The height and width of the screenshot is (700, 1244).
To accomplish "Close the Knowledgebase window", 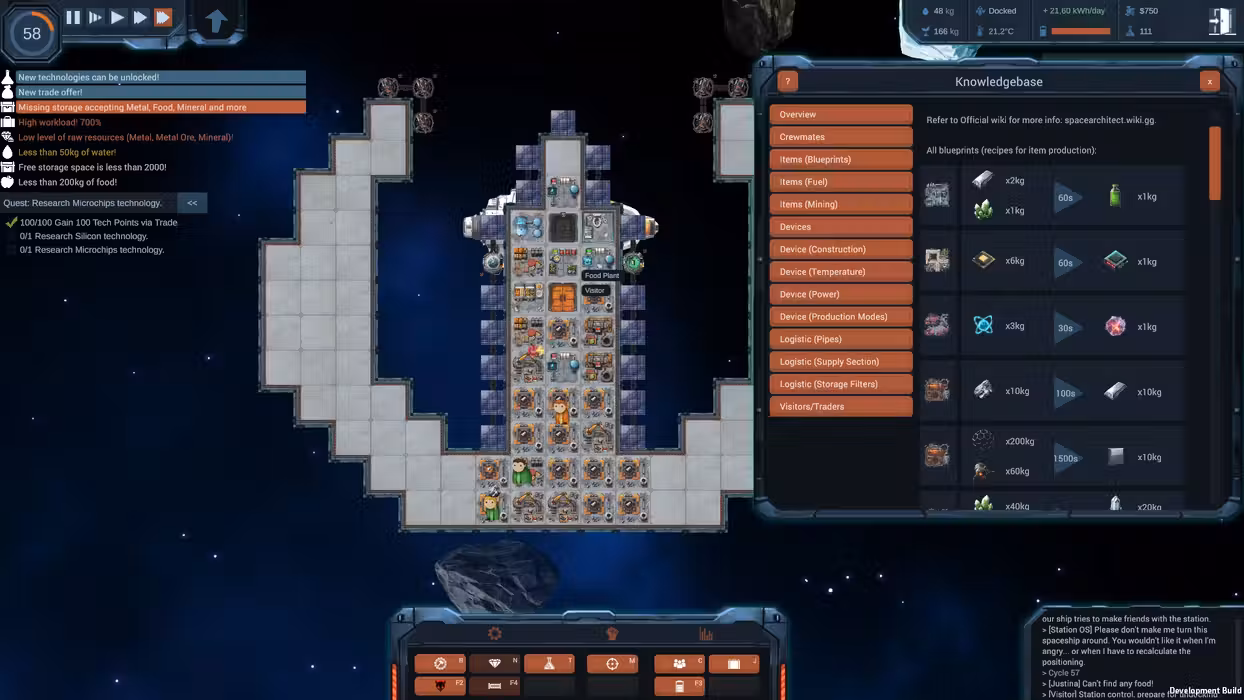I will pyautogui.click(x=1209, y=82).
